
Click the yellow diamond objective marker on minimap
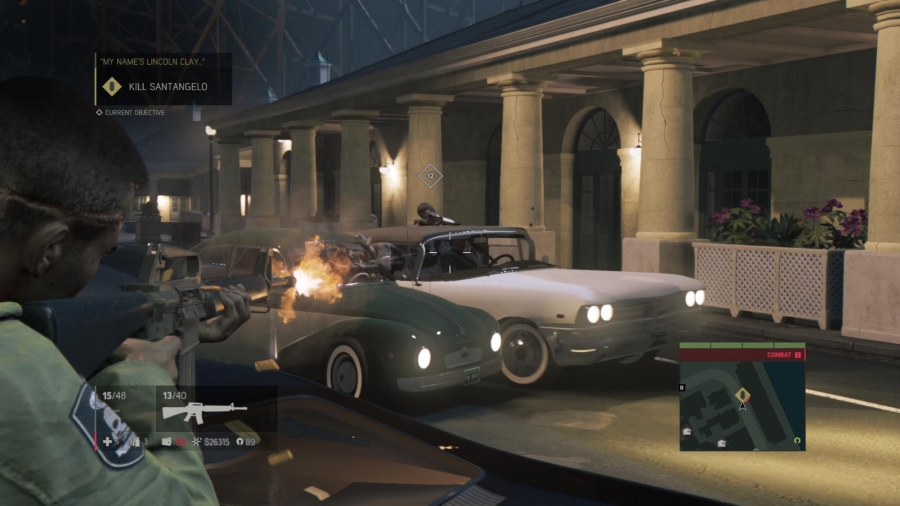[x=743, y=393]
